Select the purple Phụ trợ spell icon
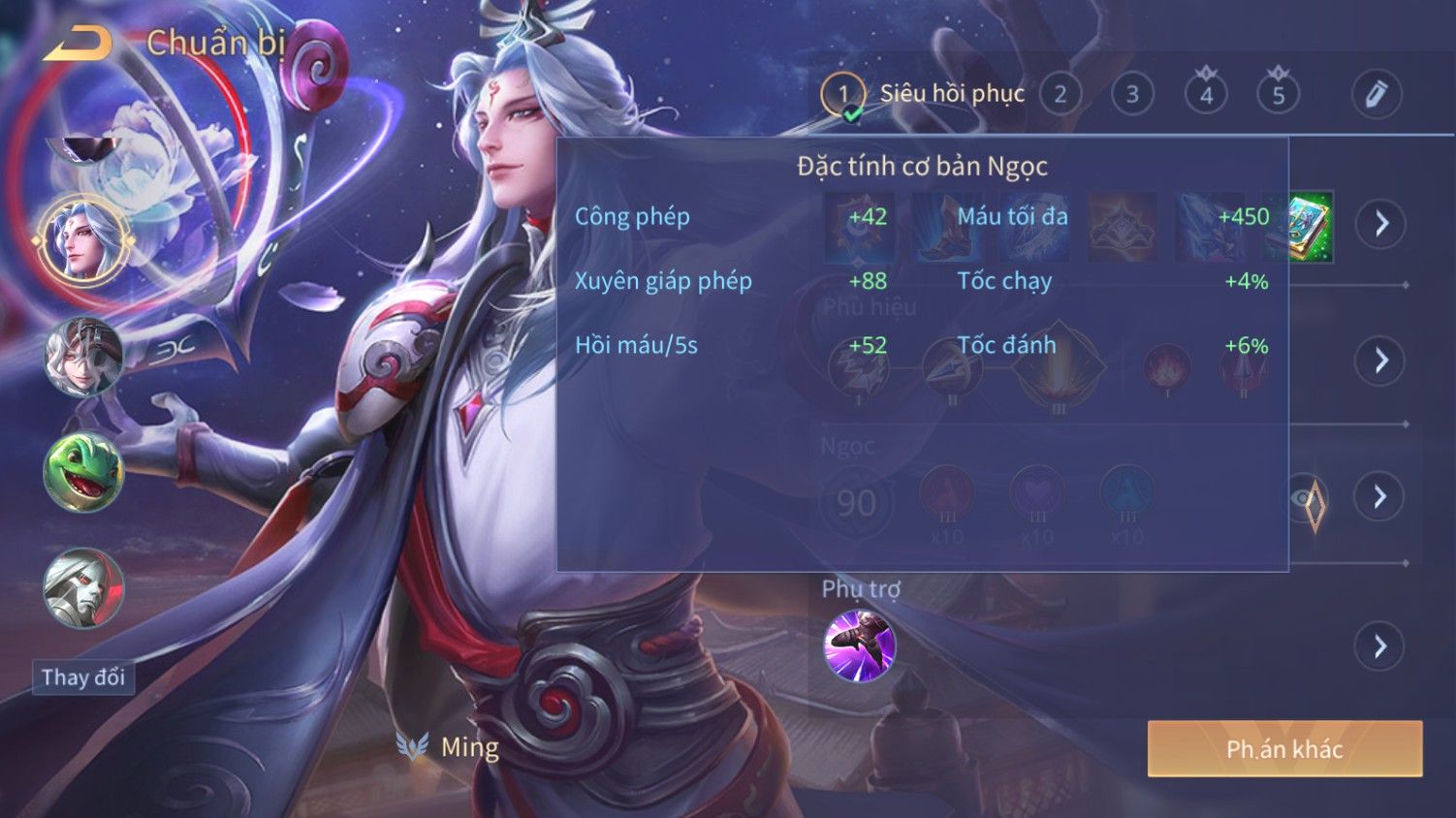This screenshot has height=818, width=1456. pos(859,645)
